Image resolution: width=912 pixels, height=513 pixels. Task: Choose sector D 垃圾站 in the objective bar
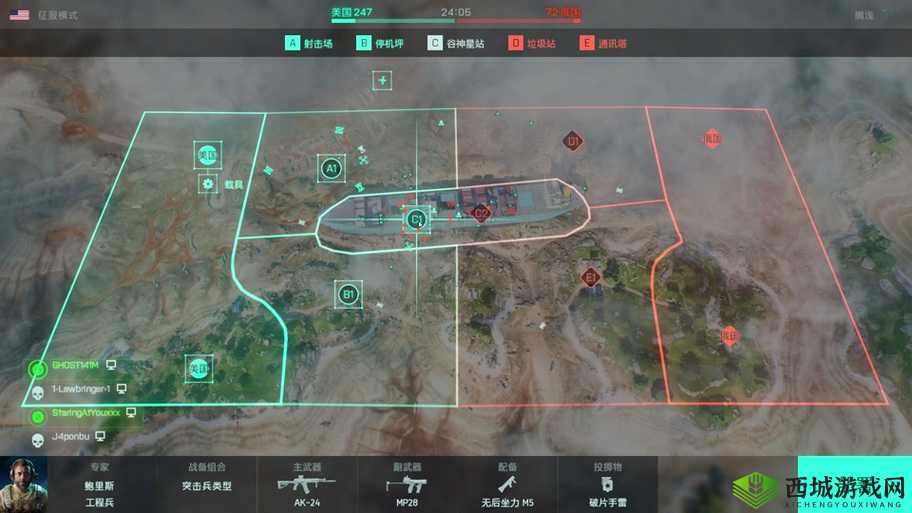[533, 44]
